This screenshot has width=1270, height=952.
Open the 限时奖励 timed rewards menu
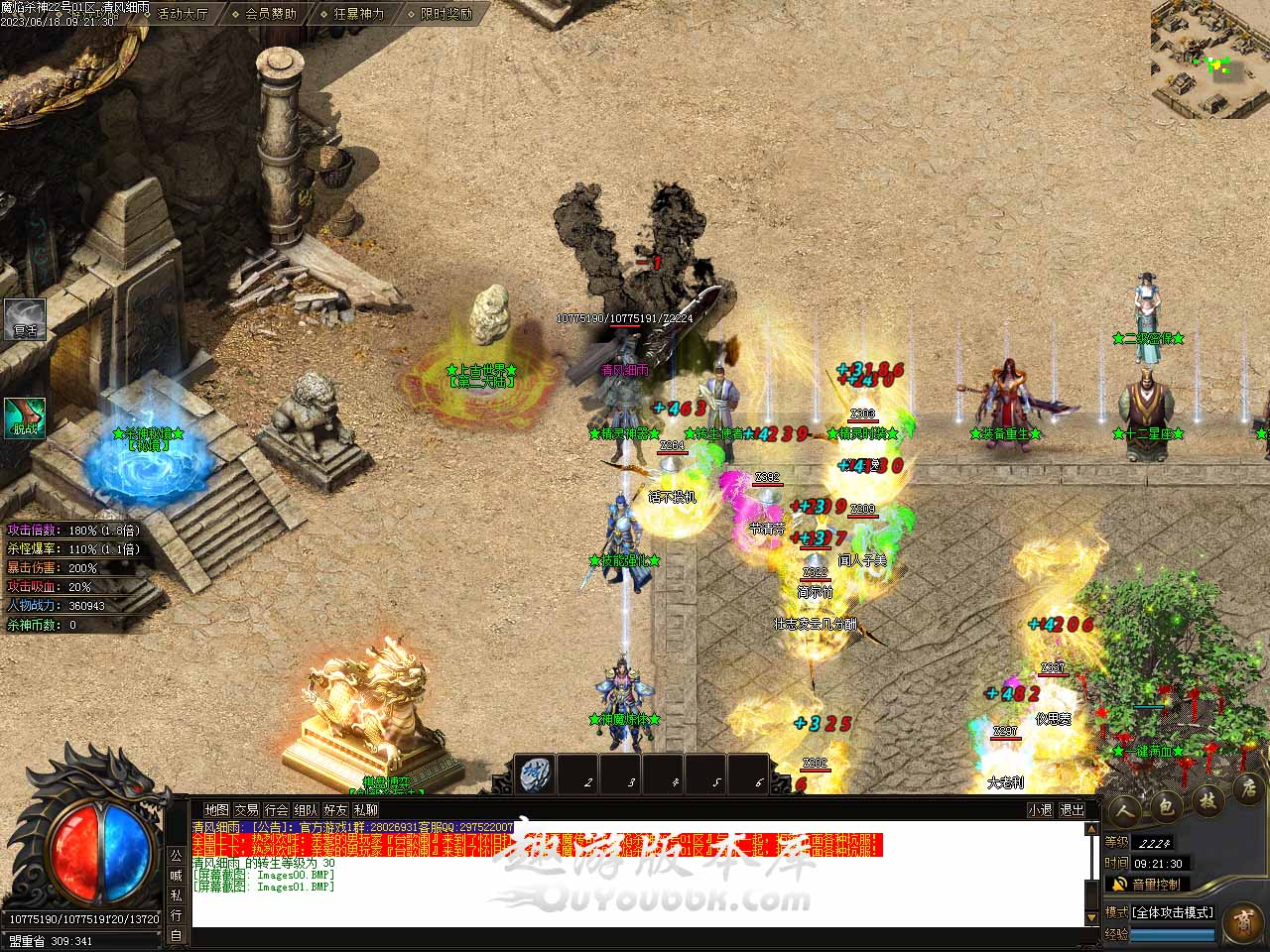coord(446,14)
